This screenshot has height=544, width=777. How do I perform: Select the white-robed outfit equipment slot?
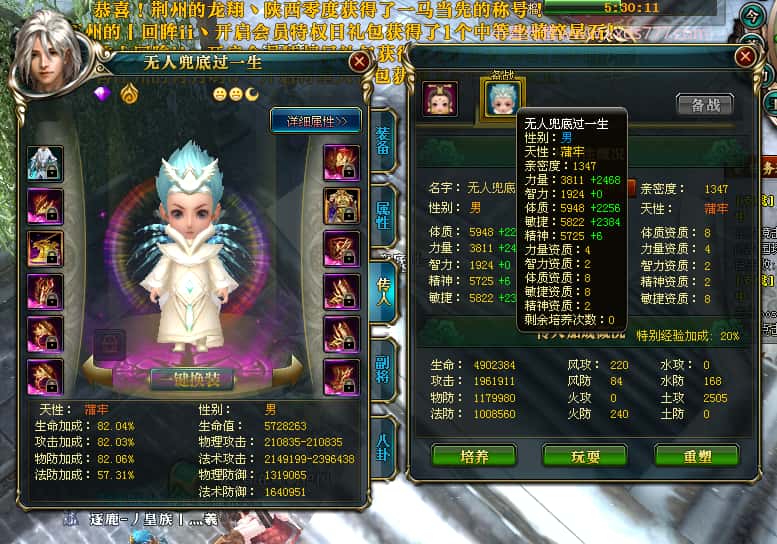pos(45,163)
